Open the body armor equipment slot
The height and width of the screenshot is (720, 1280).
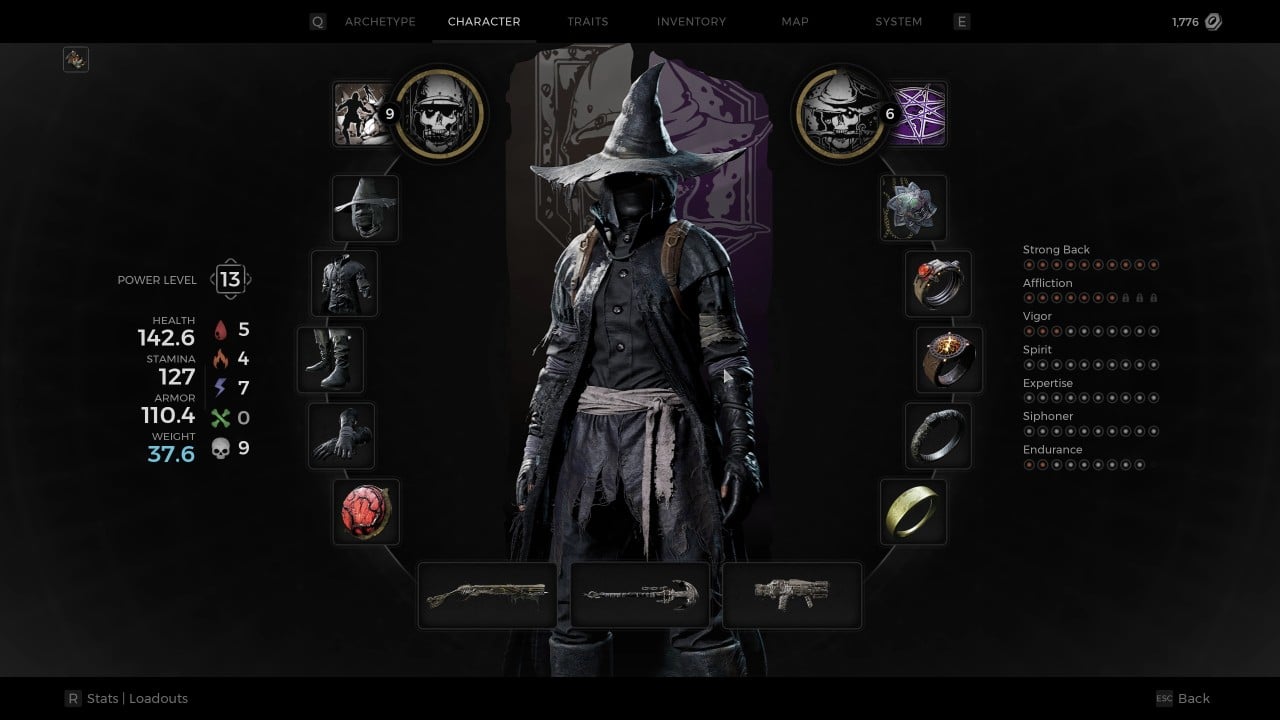tap(344, 283)
